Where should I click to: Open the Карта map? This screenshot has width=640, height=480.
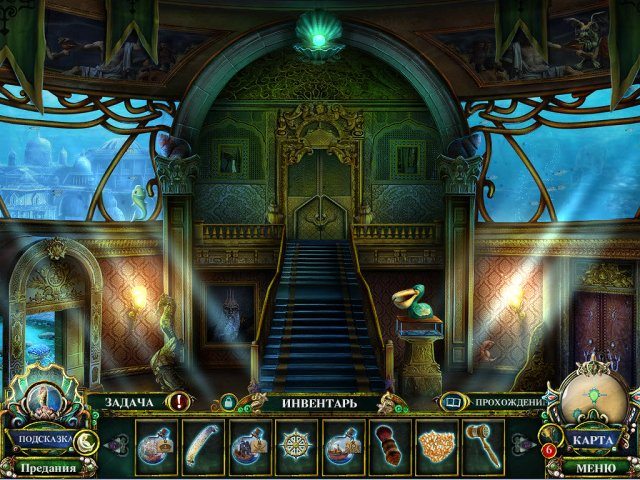596,439
